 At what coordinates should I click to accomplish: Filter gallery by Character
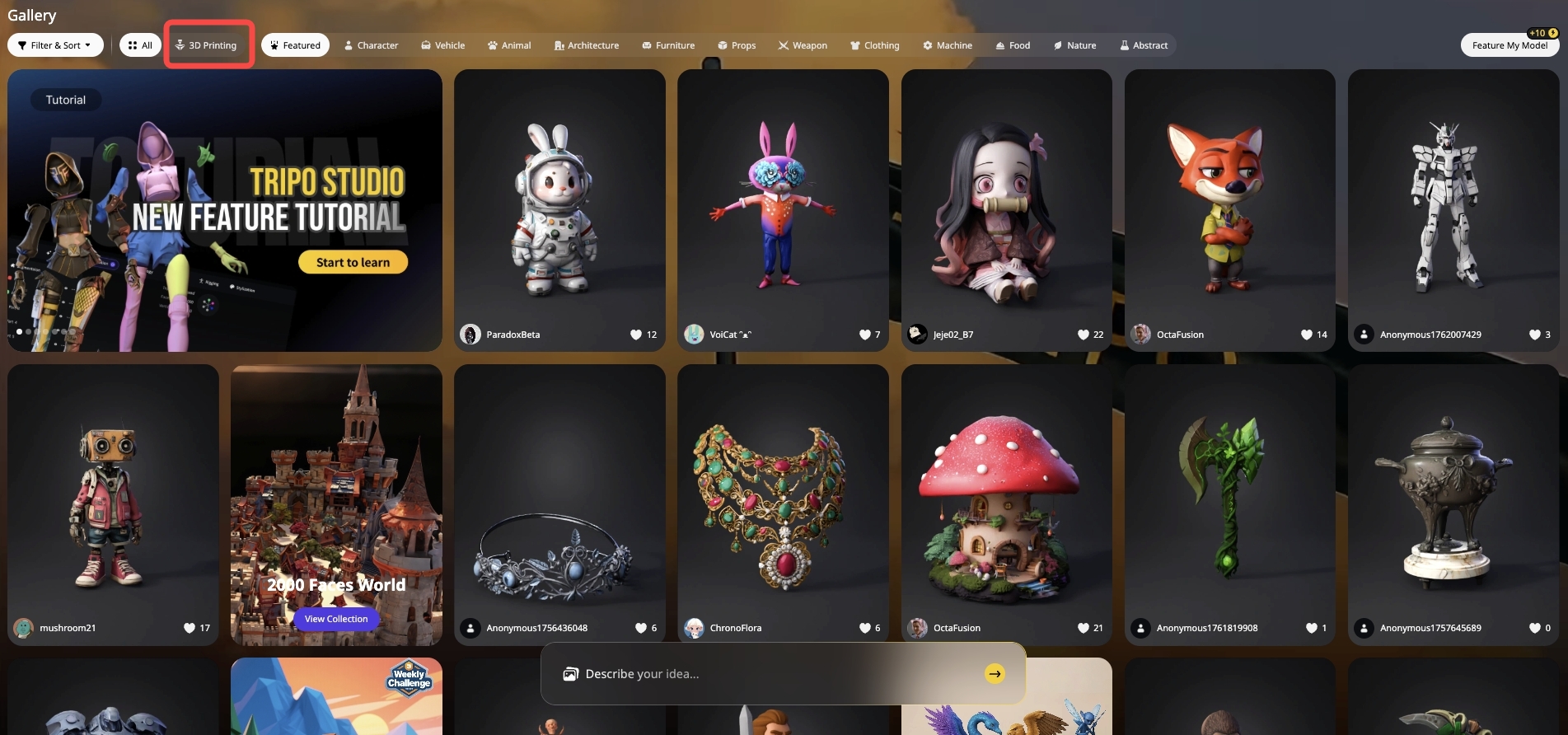(x=371, y=45)
